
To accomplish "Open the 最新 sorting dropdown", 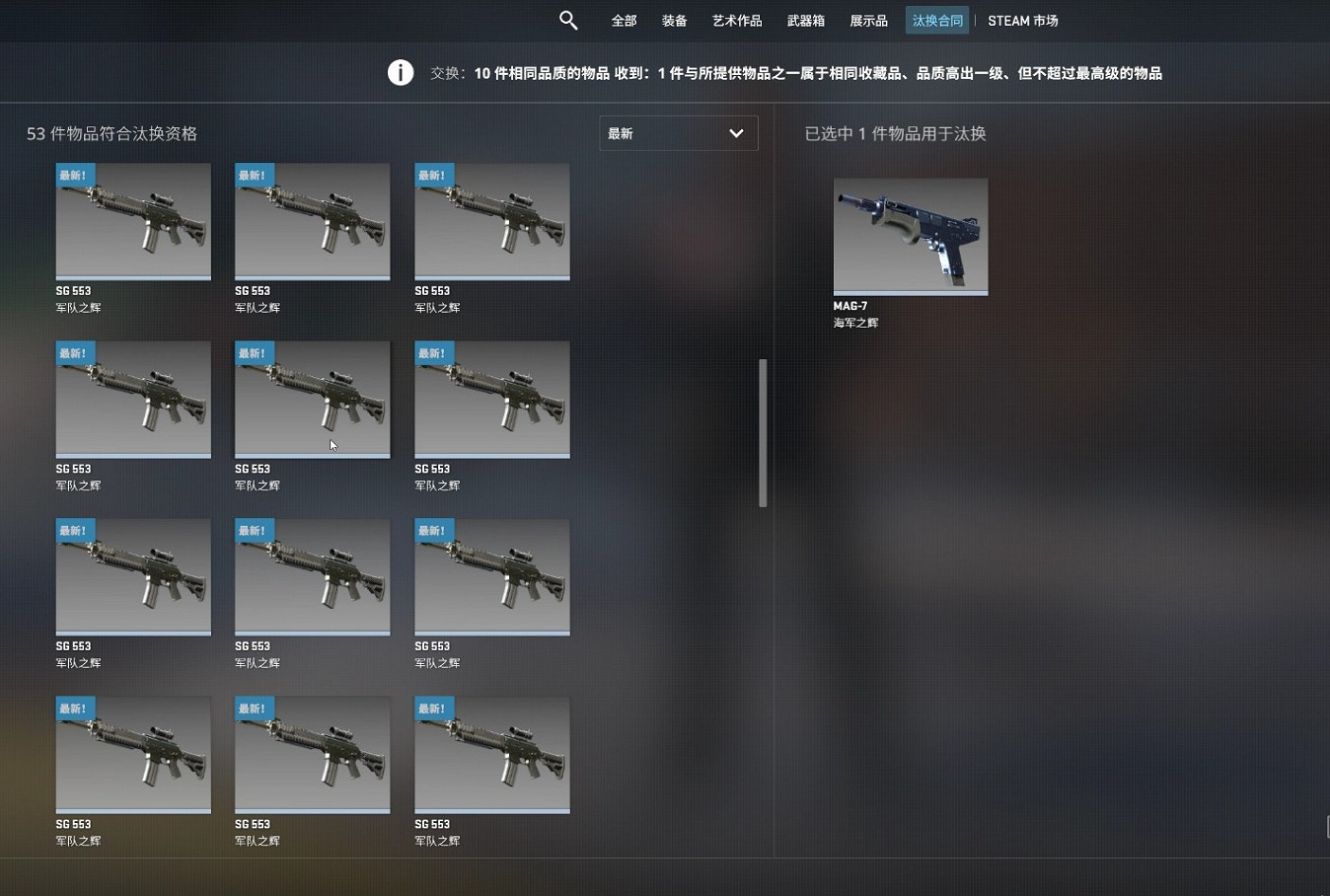I will [x=678, y=133].
